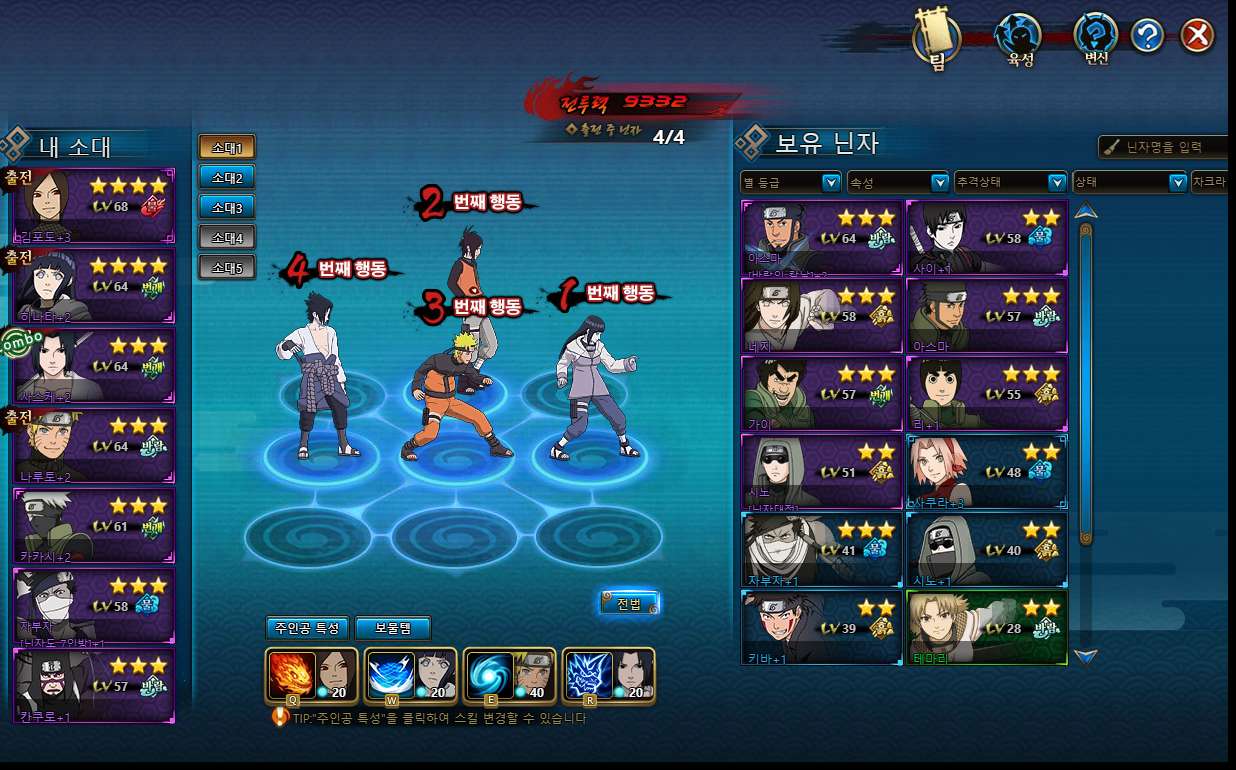Switch to squad tab 소대2
The image size is (1236, 770).
[227, 177]
